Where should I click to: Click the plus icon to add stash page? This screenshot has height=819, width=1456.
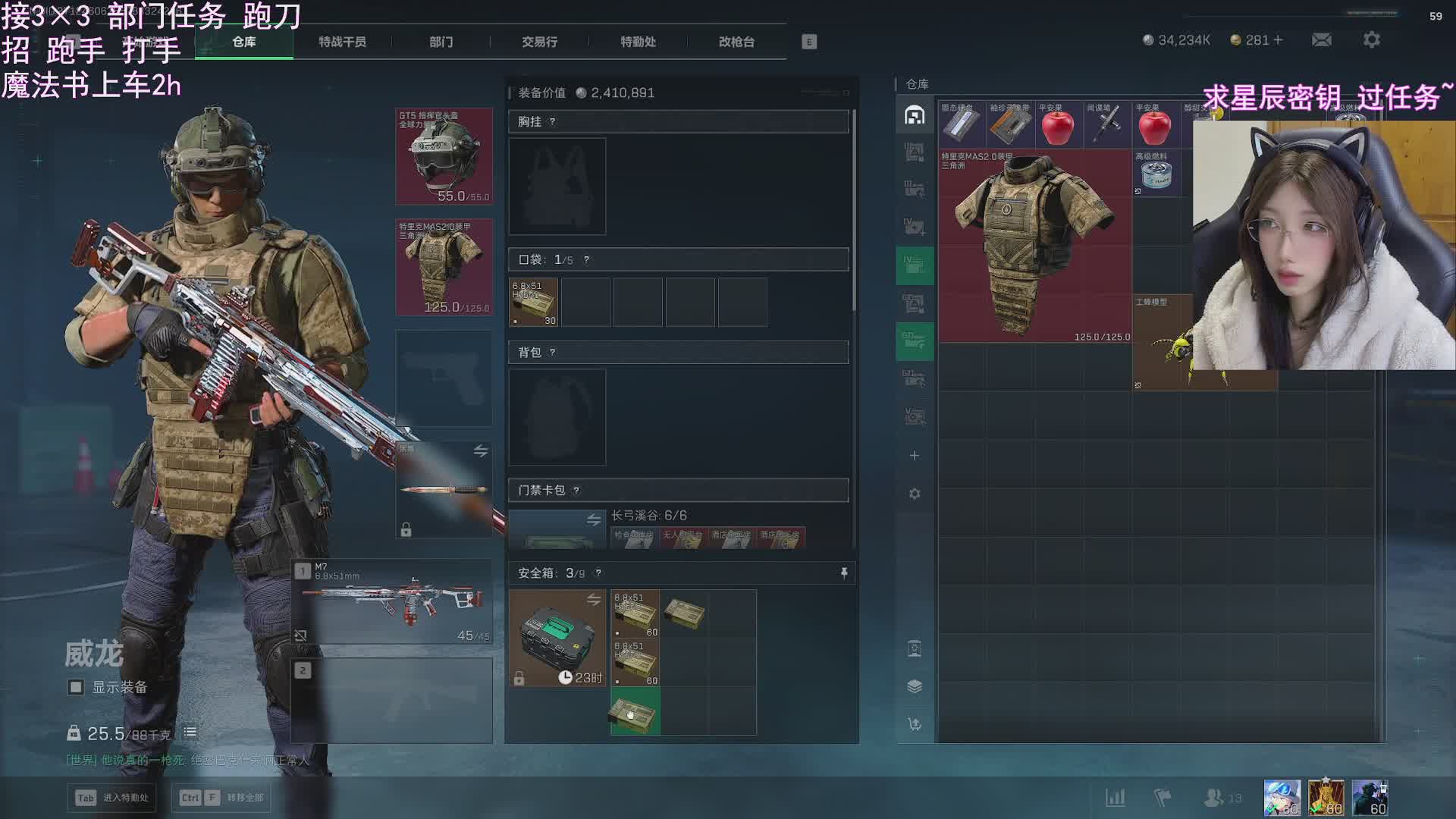[915, 456]
